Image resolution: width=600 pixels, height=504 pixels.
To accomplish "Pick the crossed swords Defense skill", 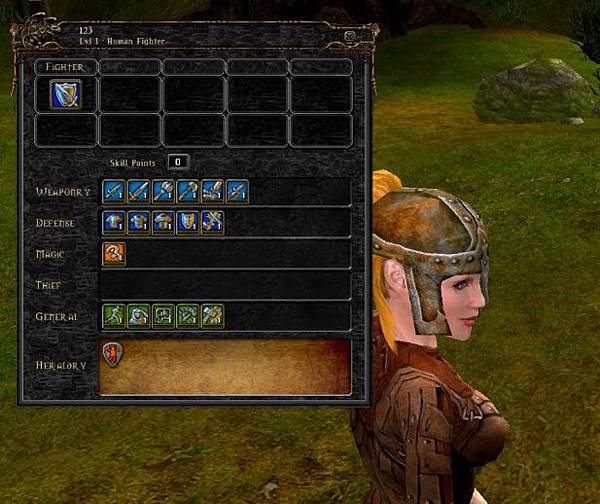I will coord(212,223).
